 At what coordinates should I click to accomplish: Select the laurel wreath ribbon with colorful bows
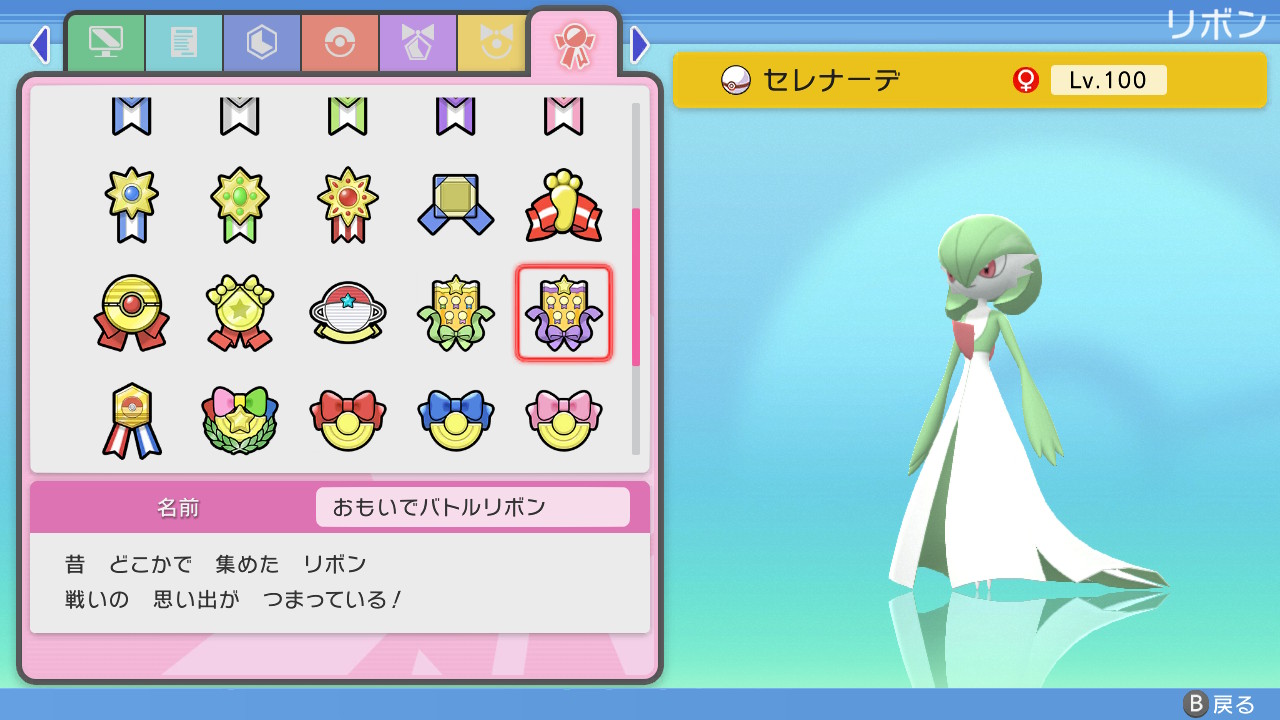(x=239, y=420)
